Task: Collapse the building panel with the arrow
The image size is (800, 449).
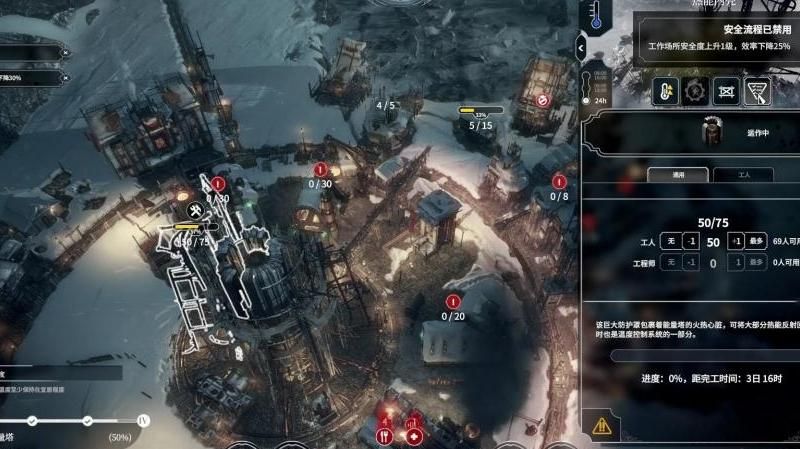Action: (582, 45)
